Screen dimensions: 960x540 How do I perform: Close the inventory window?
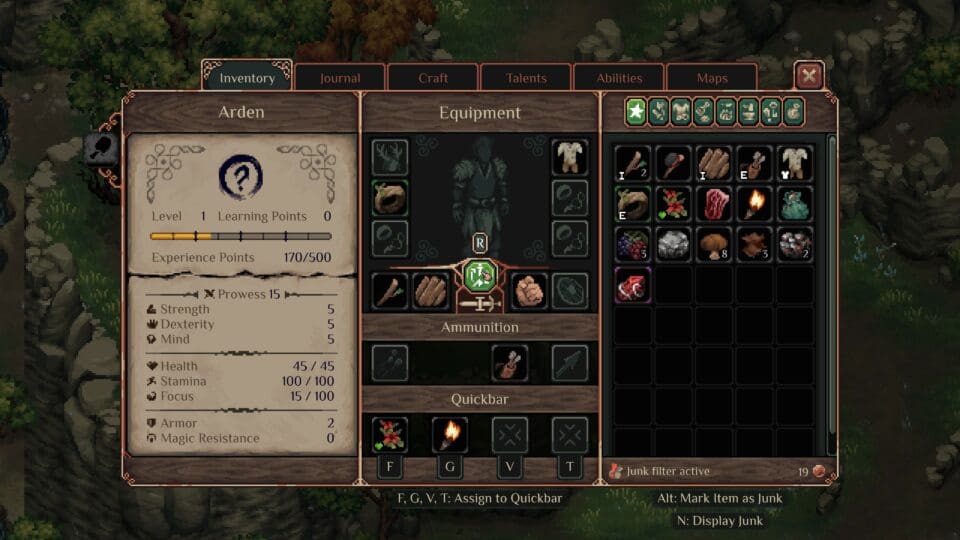pos(809,76)
